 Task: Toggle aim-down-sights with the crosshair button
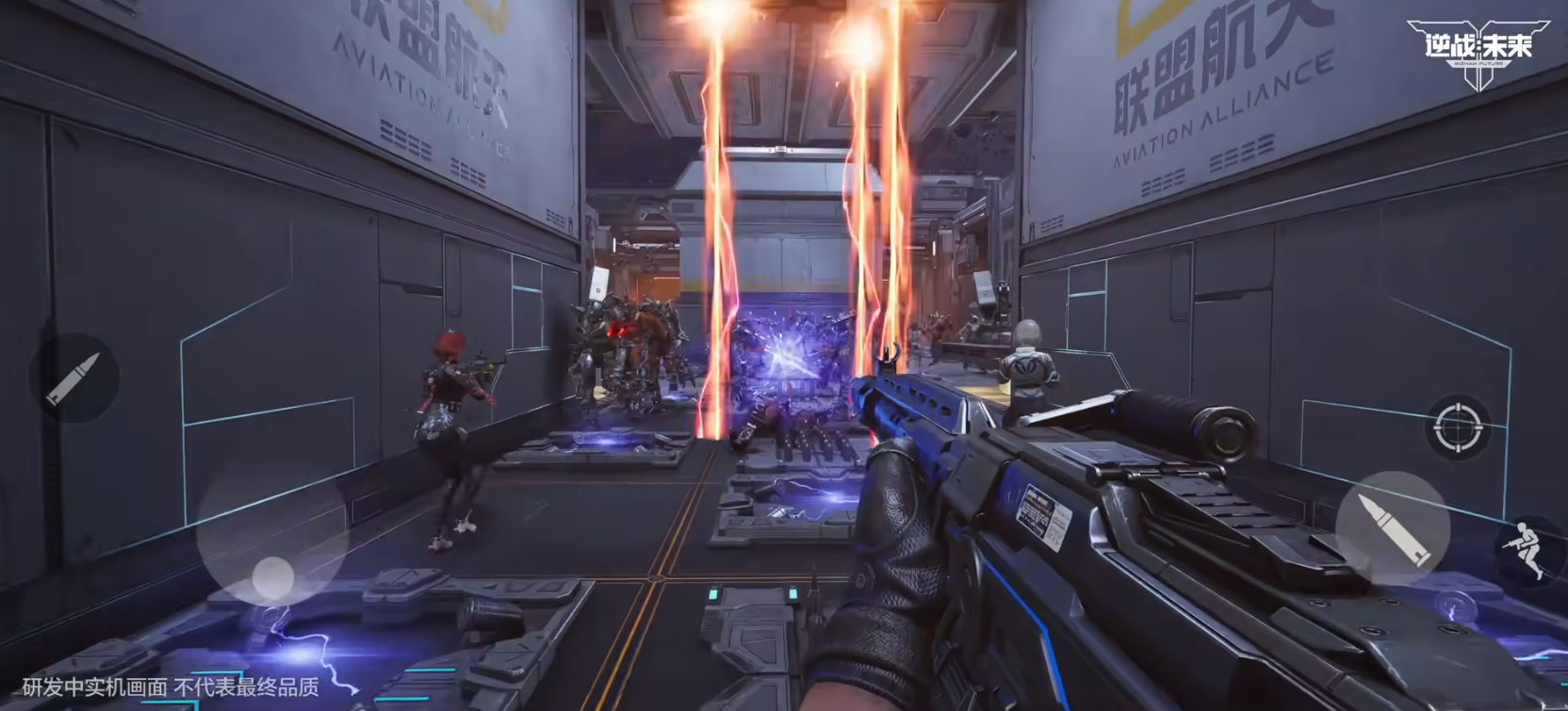(x=1460, y=427)
